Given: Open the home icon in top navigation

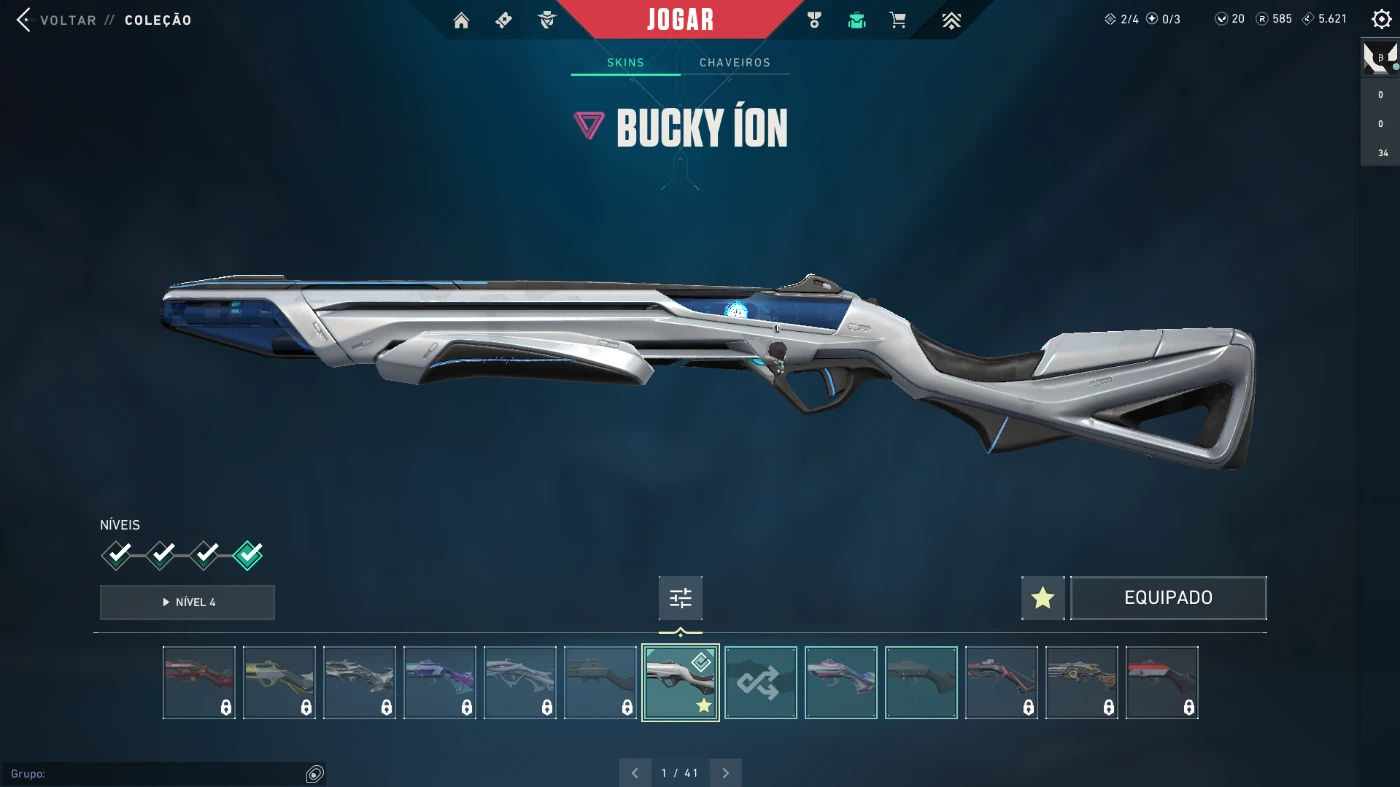Looking at the screenshot, I should (461, 20).
